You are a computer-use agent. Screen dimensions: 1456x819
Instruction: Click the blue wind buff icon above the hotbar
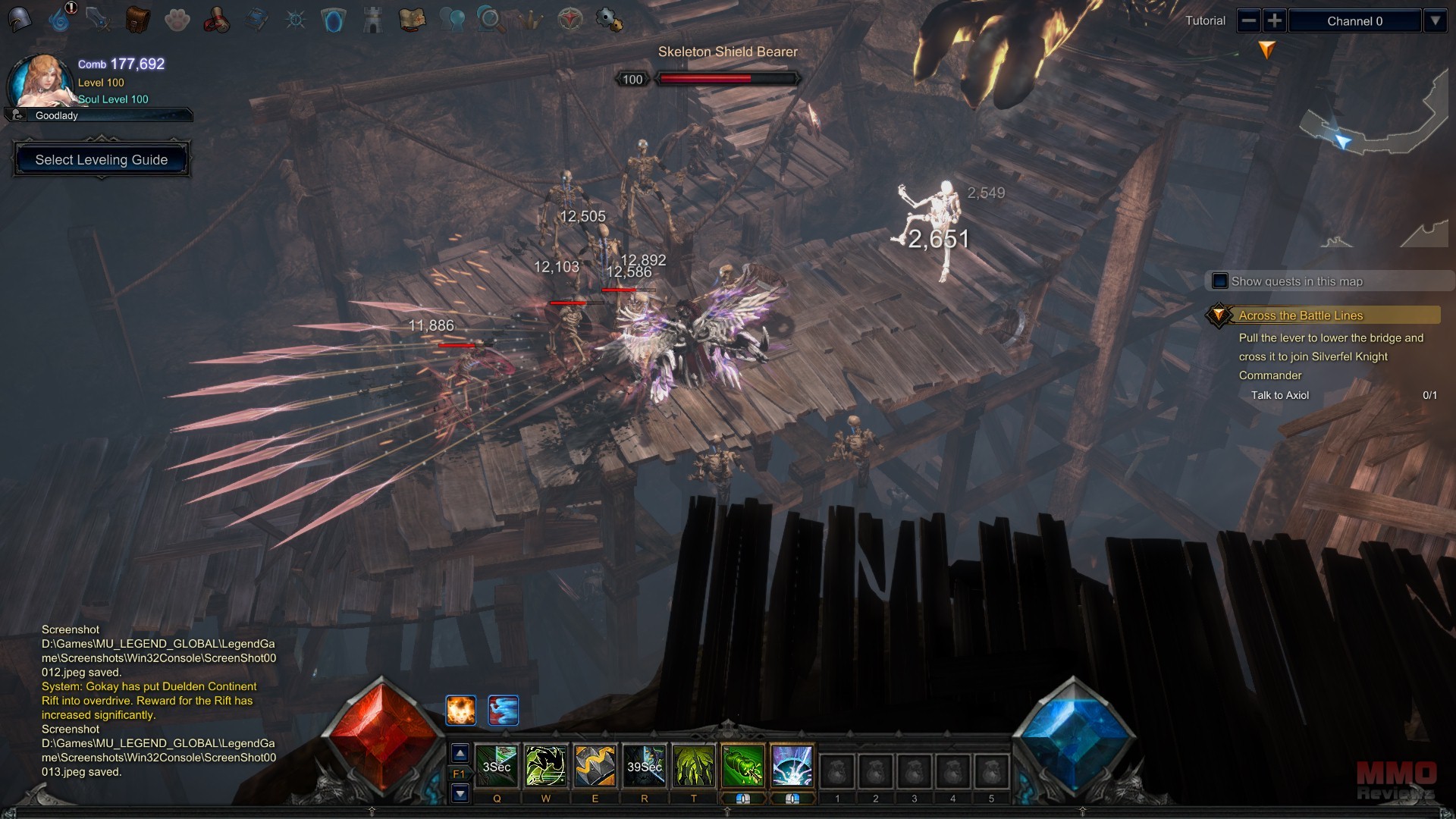[x=503, y=710]
